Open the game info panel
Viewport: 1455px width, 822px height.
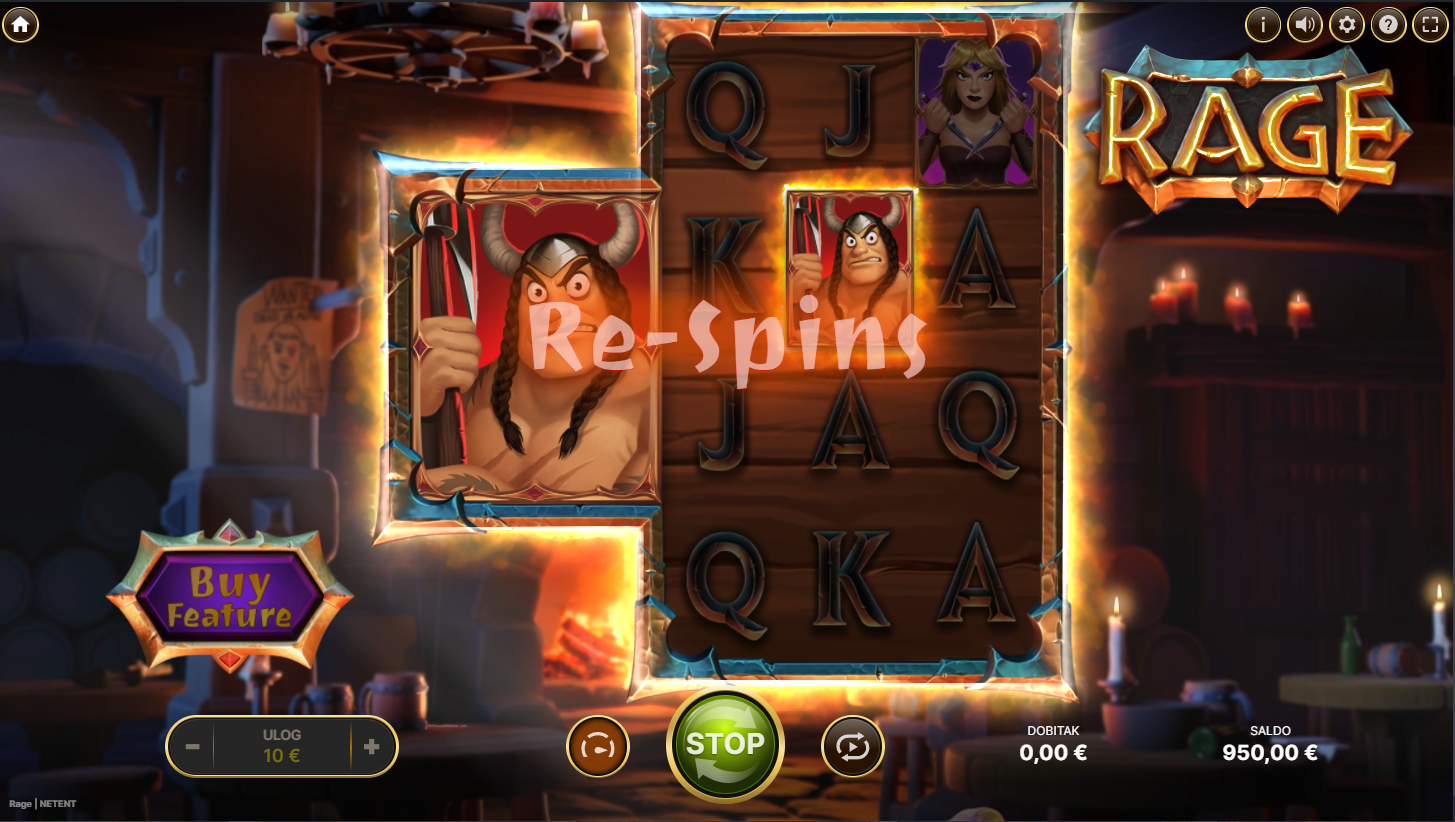(1263, 24)
